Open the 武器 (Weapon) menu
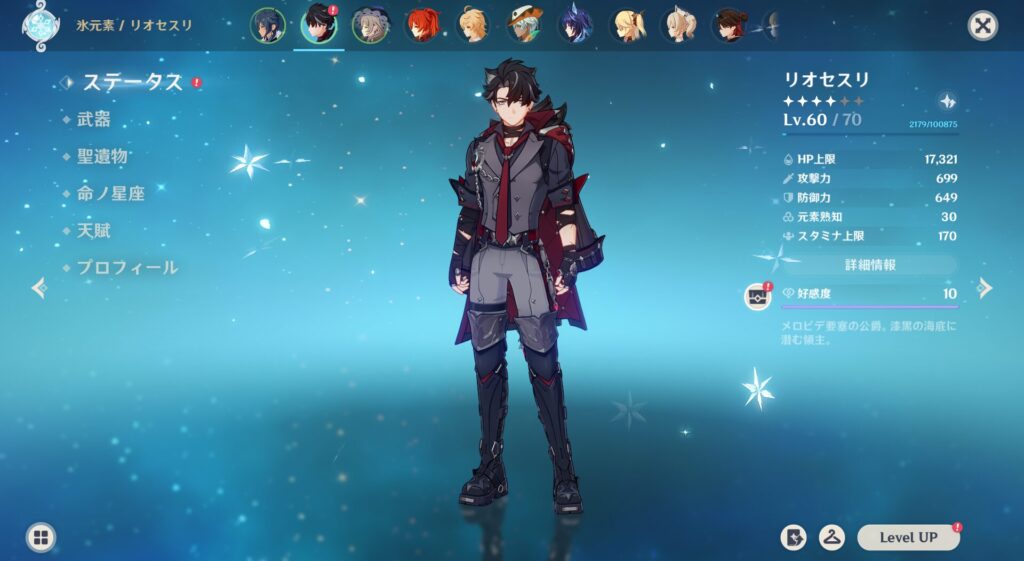1024x561 pixels. pos(94,119)
